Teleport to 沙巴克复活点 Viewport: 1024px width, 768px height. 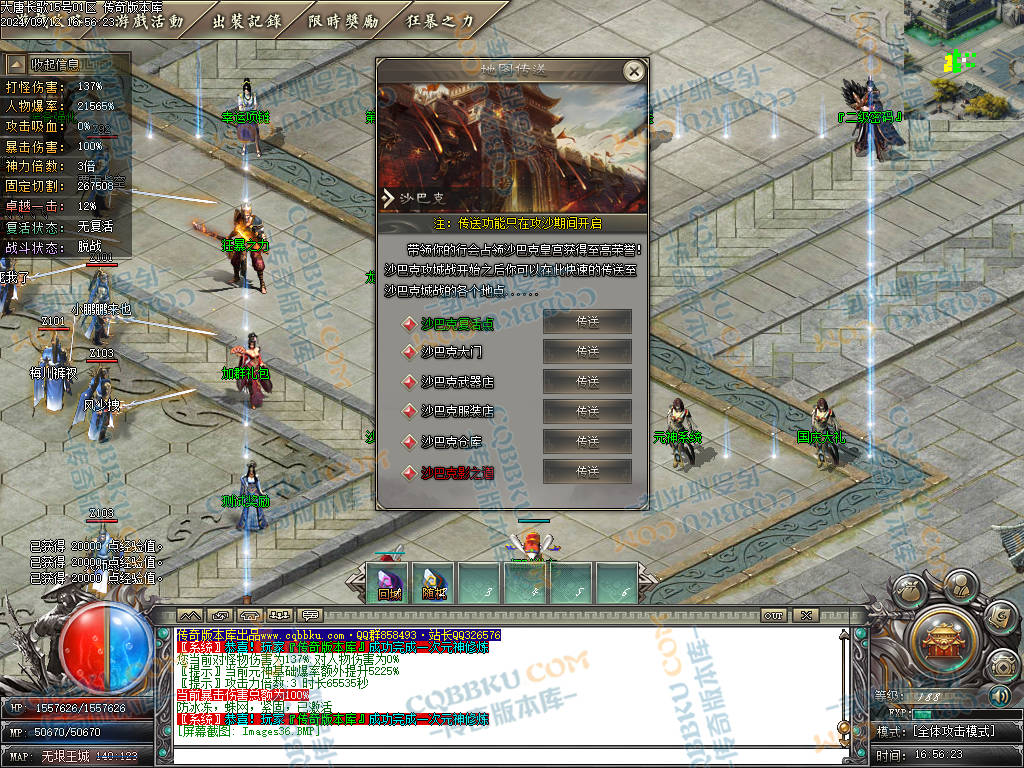[587, 322]
